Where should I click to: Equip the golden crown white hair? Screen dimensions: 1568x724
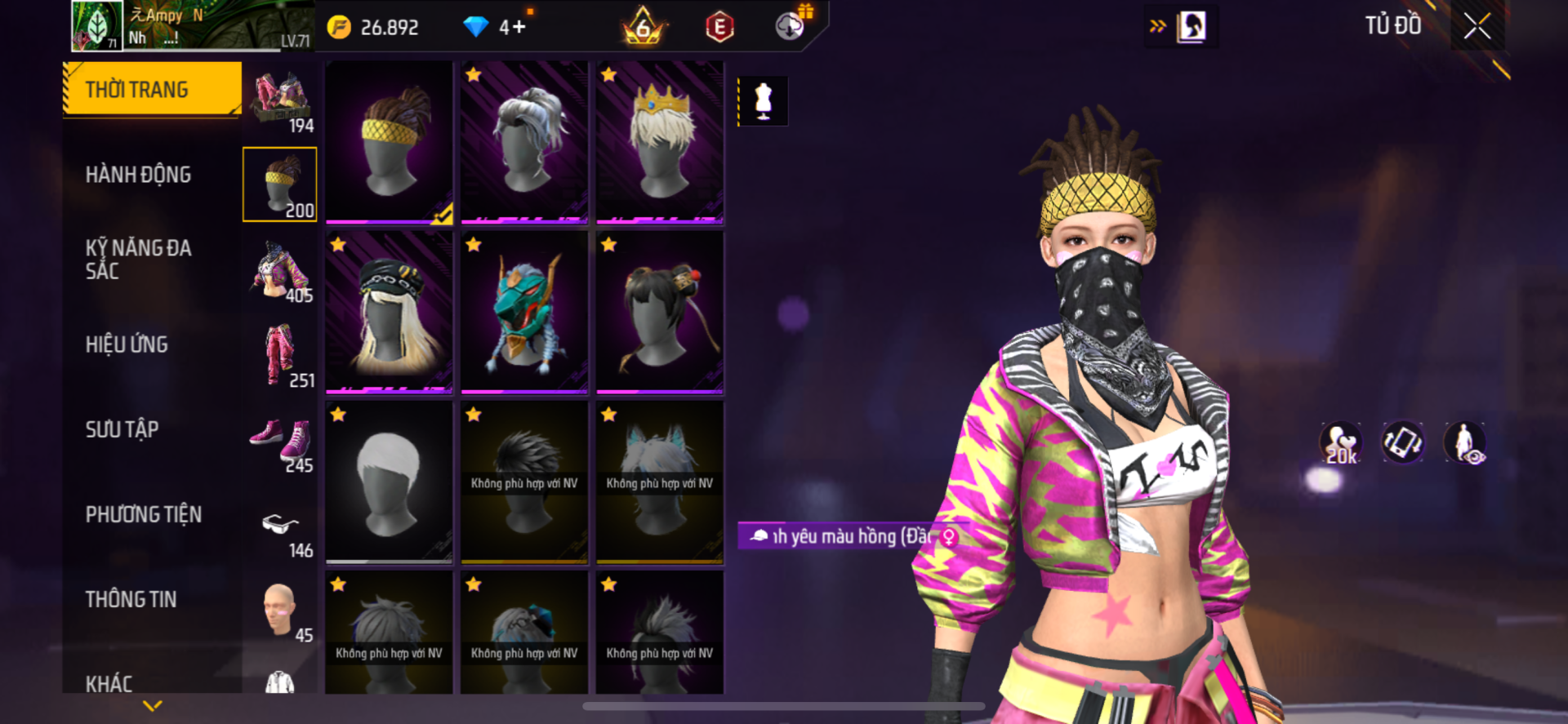(660, 140)
